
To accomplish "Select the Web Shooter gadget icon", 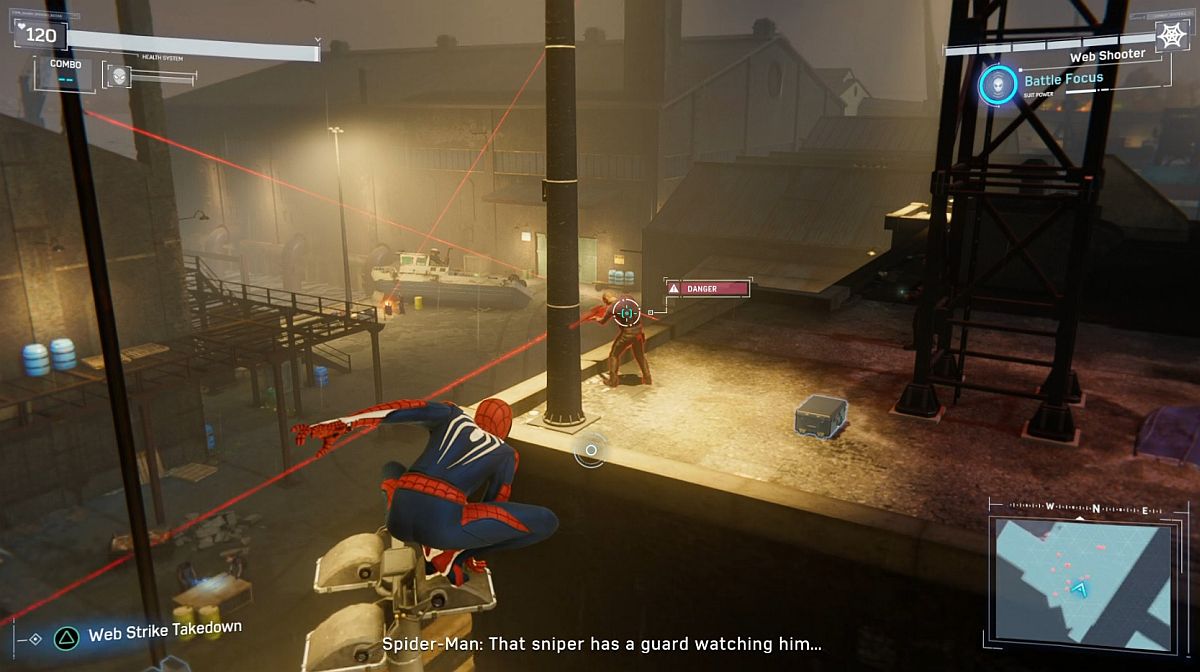I will coord(1170,36).
